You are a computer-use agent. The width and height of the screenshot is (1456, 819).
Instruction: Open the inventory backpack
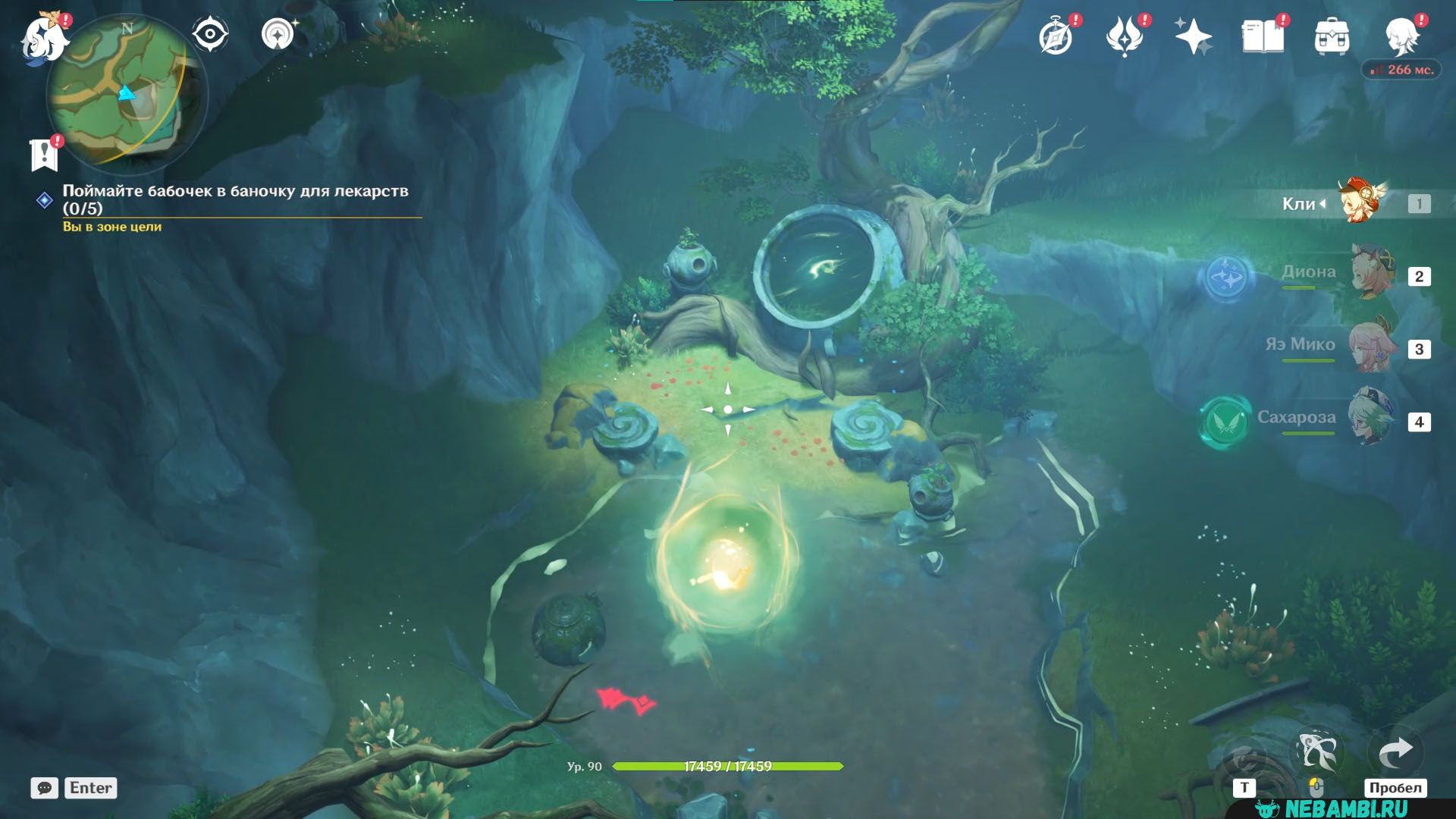pyautogui.click(x=1332, y=36)
